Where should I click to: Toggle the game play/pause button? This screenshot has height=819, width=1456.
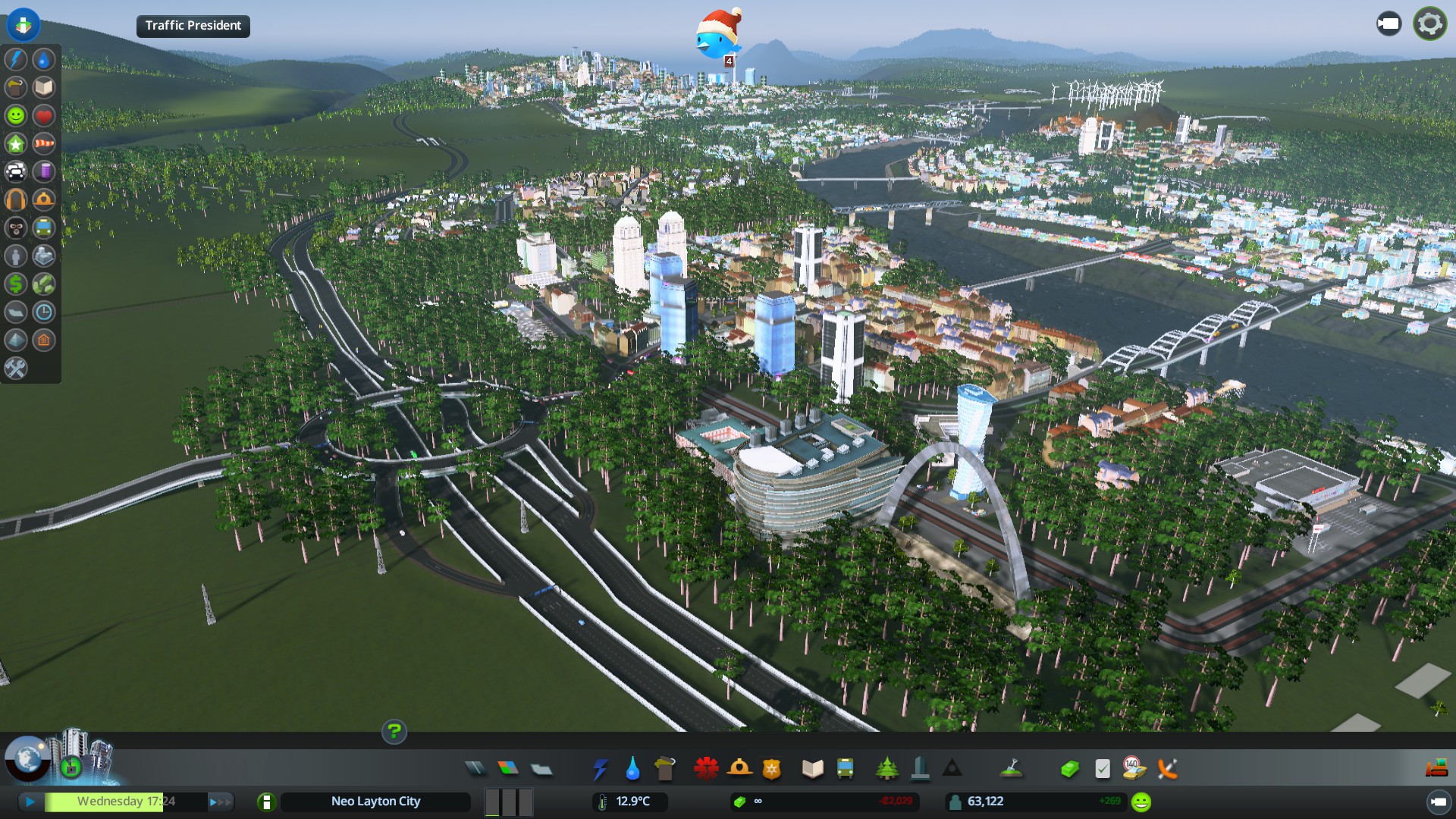[30, 802]
